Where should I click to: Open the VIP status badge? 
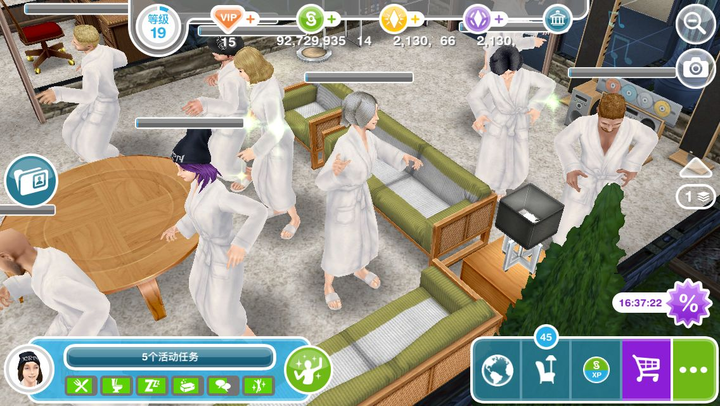pyautogui.click(x=228, y=18)
